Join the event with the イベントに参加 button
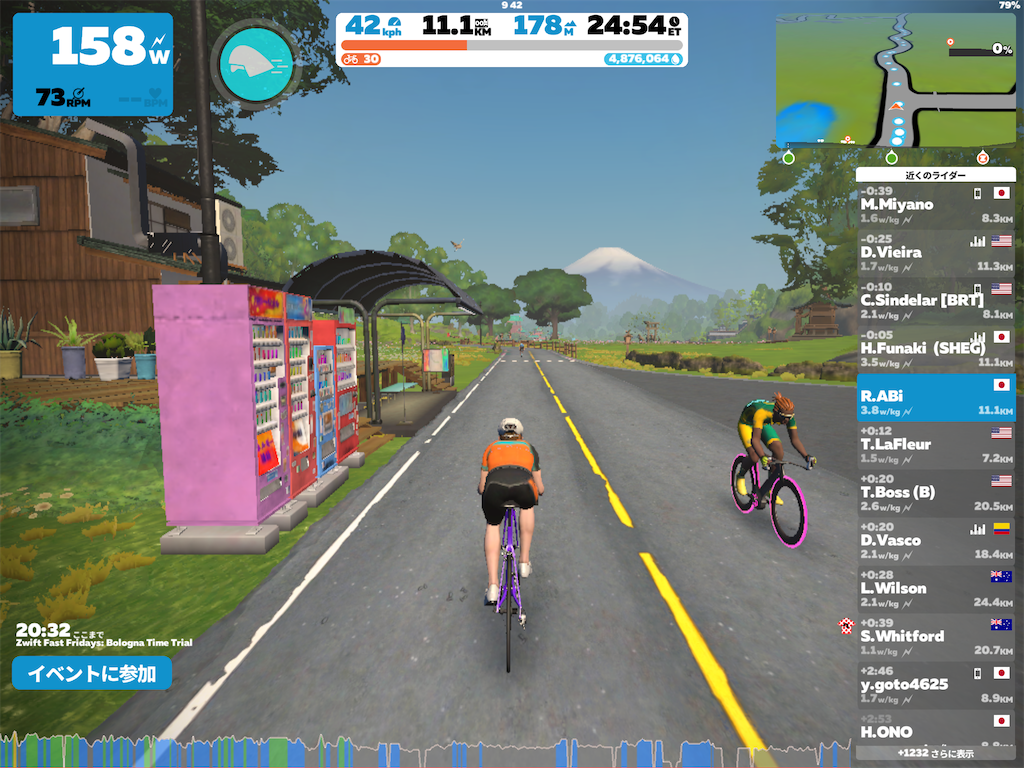 click(x=92, y=673)
